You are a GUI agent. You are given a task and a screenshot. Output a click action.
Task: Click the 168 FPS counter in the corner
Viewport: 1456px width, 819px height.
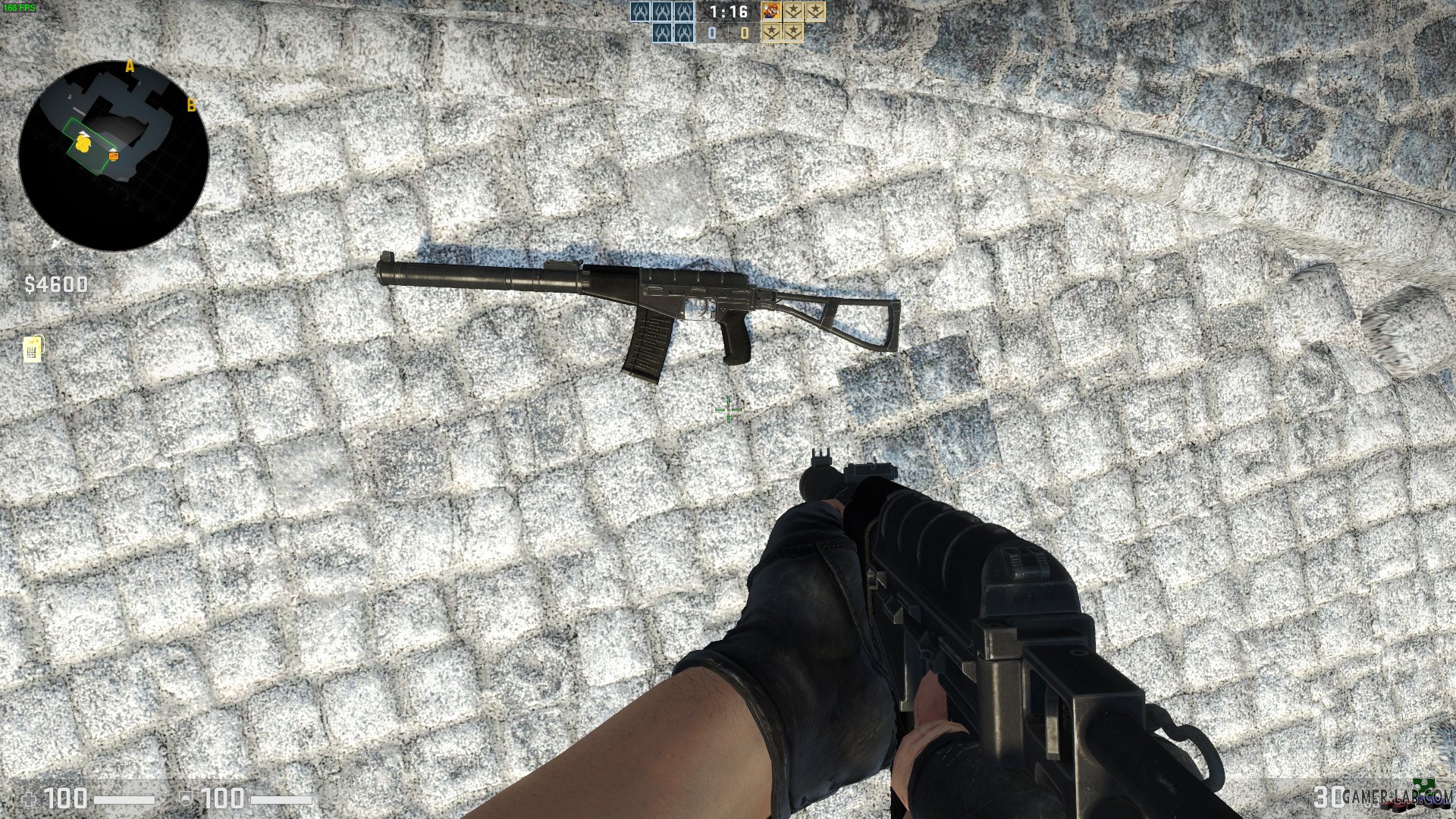click(20, 6)
